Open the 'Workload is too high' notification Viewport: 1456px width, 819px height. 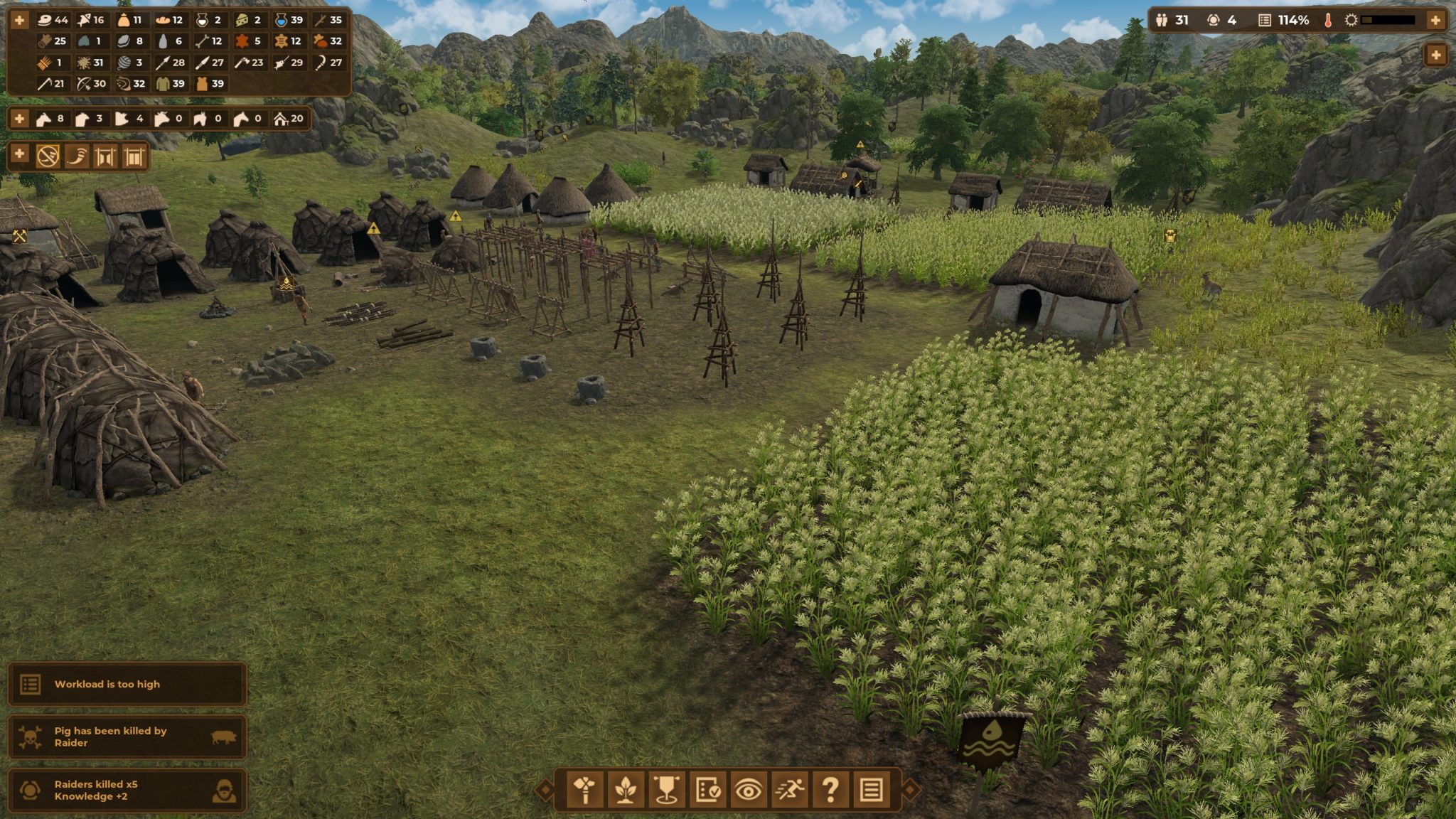click(127, 684)
